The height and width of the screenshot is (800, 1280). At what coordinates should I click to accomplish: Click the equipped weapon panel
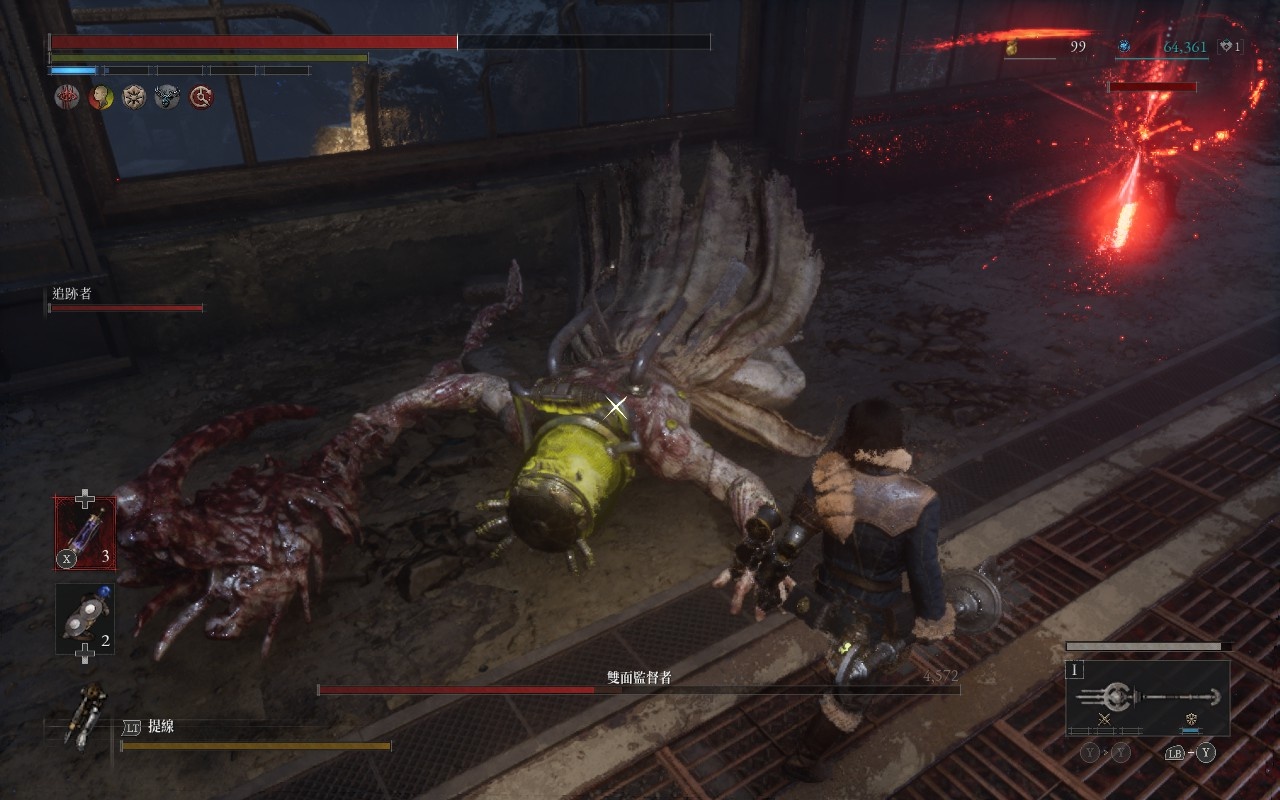pos(1147,698)
